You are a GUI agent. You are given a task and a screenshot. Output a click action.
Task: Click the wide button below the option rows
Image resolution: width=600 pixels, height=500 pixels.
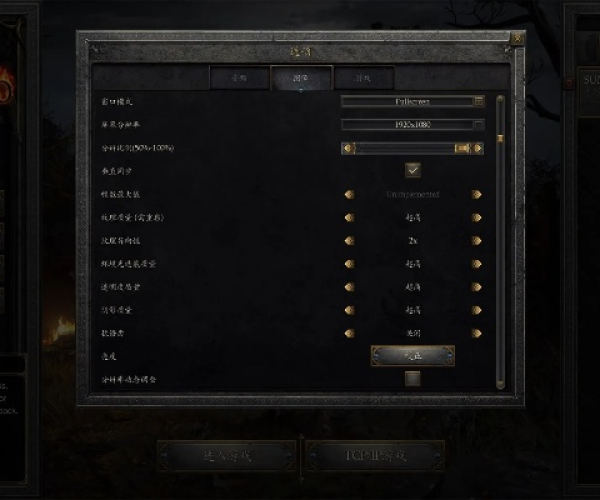click(x=413, y=356)
